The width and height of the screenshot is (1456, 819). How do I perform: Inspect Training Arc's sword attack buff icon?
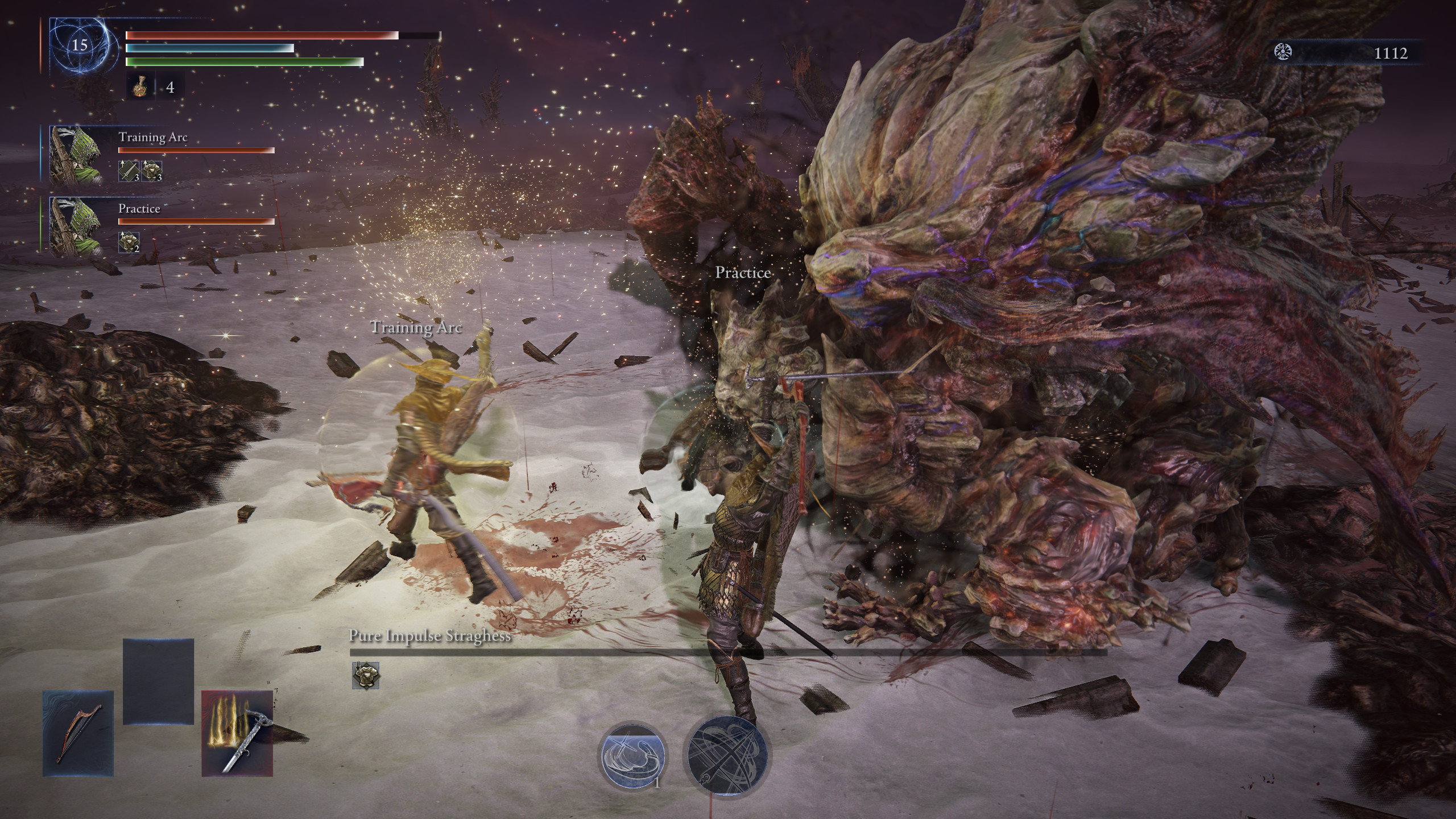(x=129, y=171)
